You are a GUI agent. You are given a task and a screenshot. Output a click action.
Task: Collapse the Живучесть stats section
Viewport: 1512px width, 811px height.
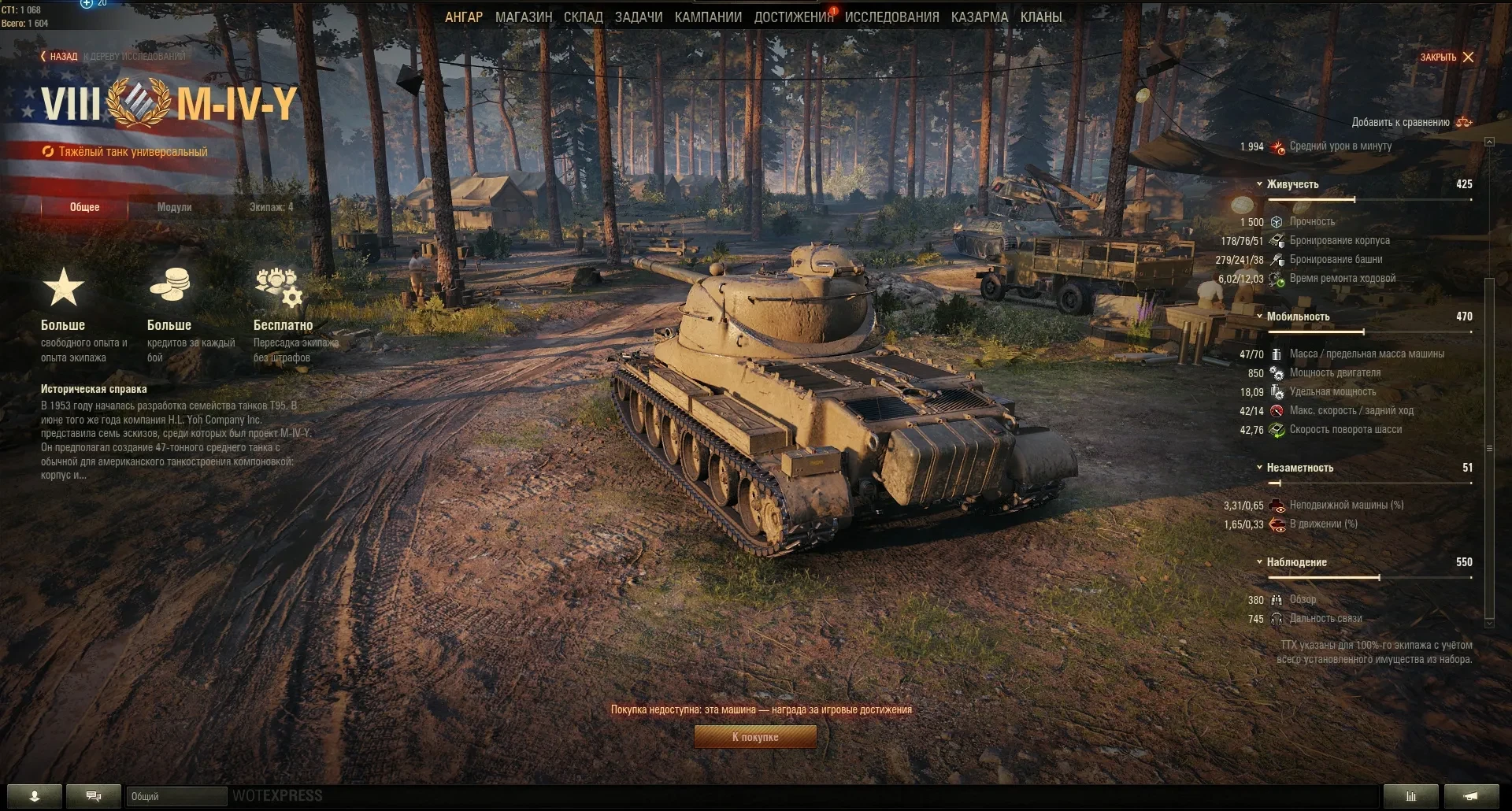tap(1291, 184)
